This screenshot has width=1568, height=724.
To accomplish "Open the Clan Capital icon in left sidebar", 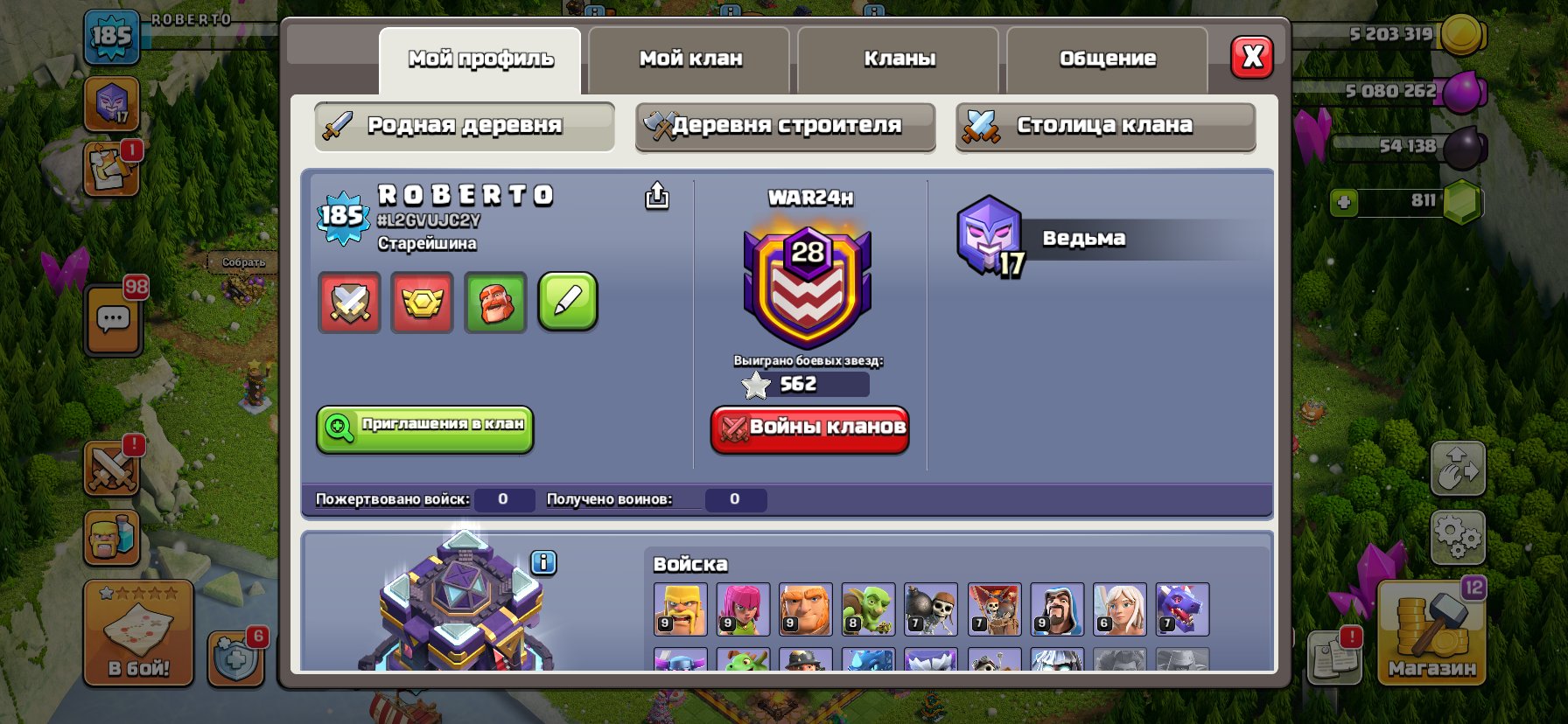I will tap(111, 102).
